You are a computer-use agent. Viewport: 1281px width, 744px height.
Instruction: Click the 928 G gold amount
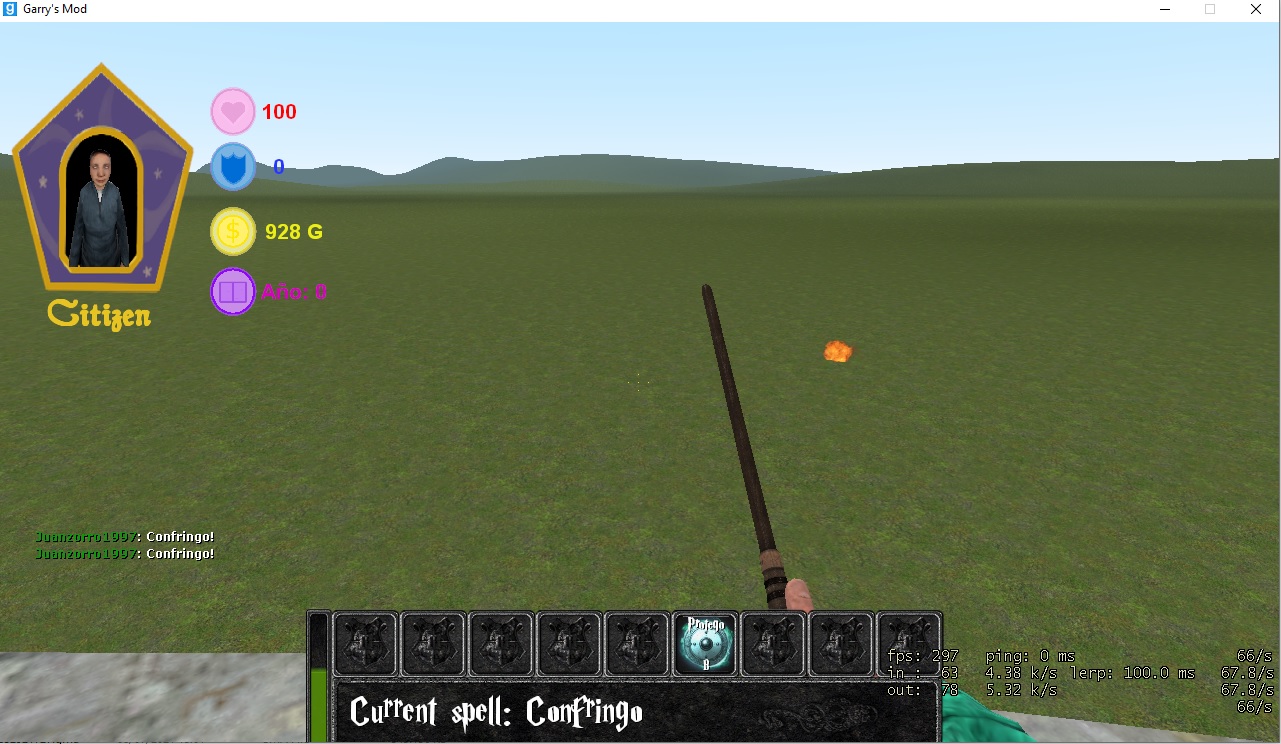292,231
